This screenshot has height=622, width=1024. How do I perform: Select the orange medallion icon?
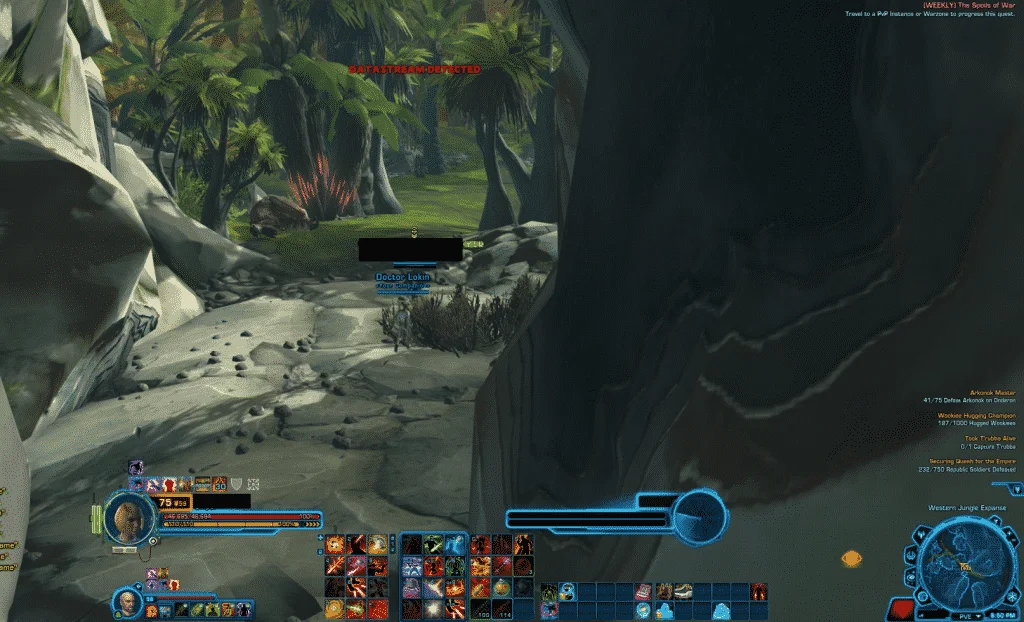click(851, 559)
